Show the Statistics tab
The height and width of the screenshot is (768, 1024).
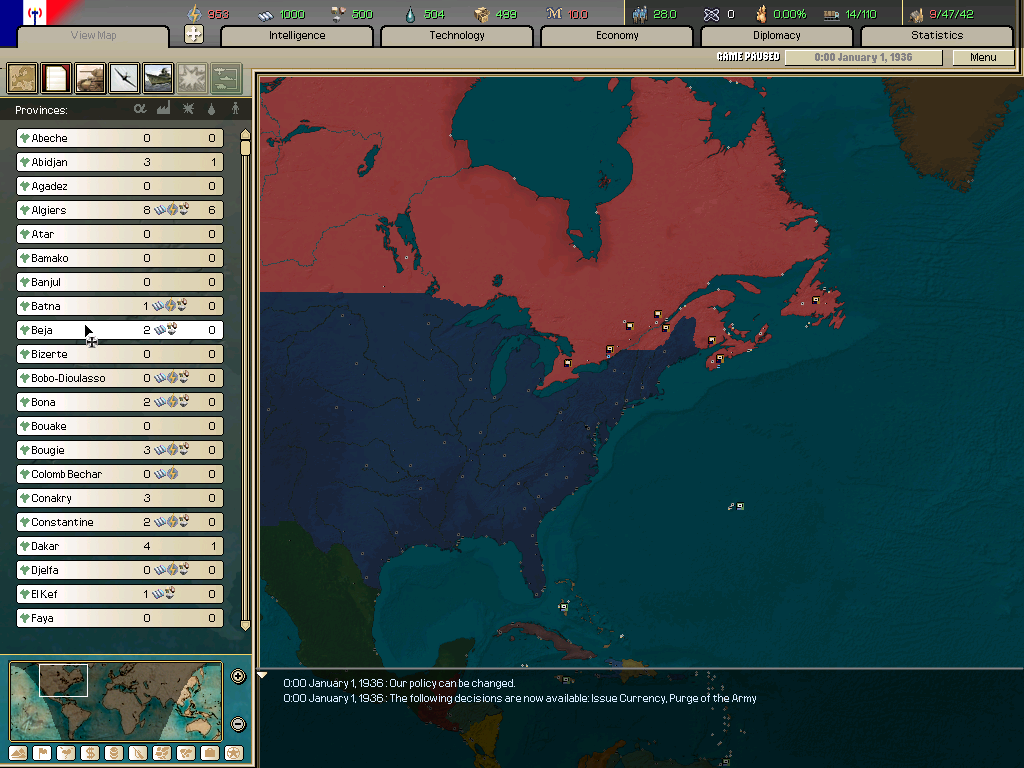(937, 36)
